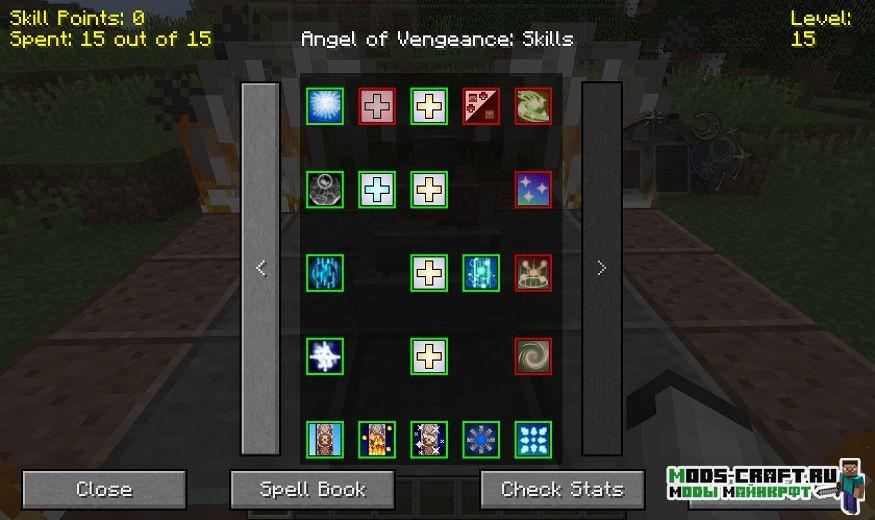Choose the cyan cross skill icon
875x520 pixels.
pos(377,189)
